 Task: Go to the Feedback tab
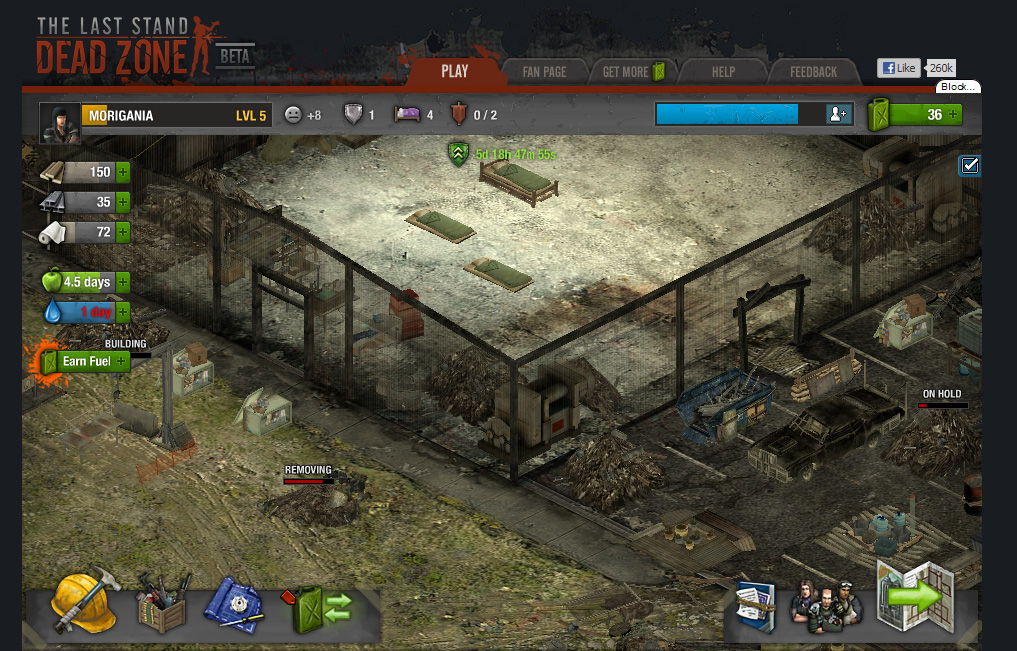[813, 72]
